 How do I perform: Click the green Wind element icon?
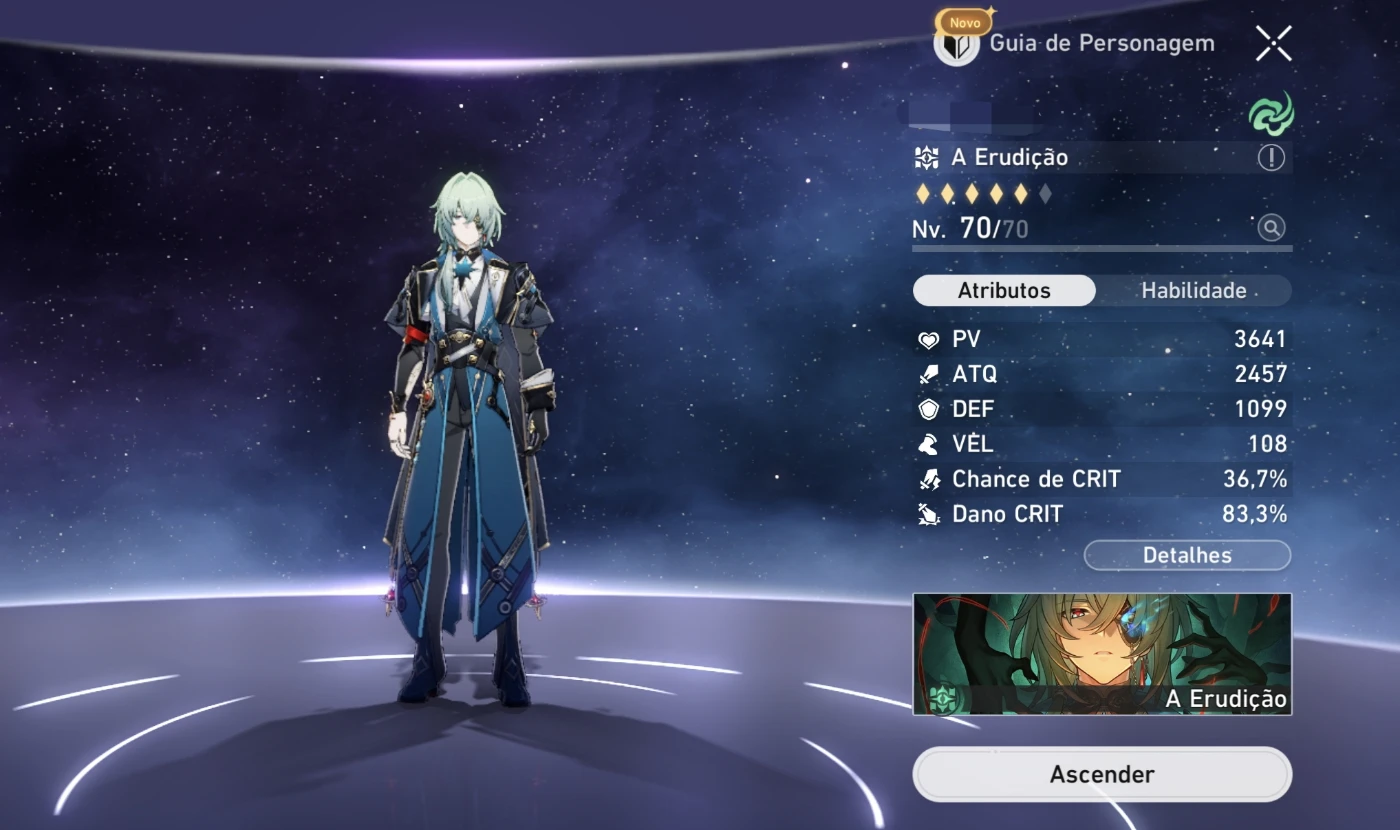coord(1271,113)
